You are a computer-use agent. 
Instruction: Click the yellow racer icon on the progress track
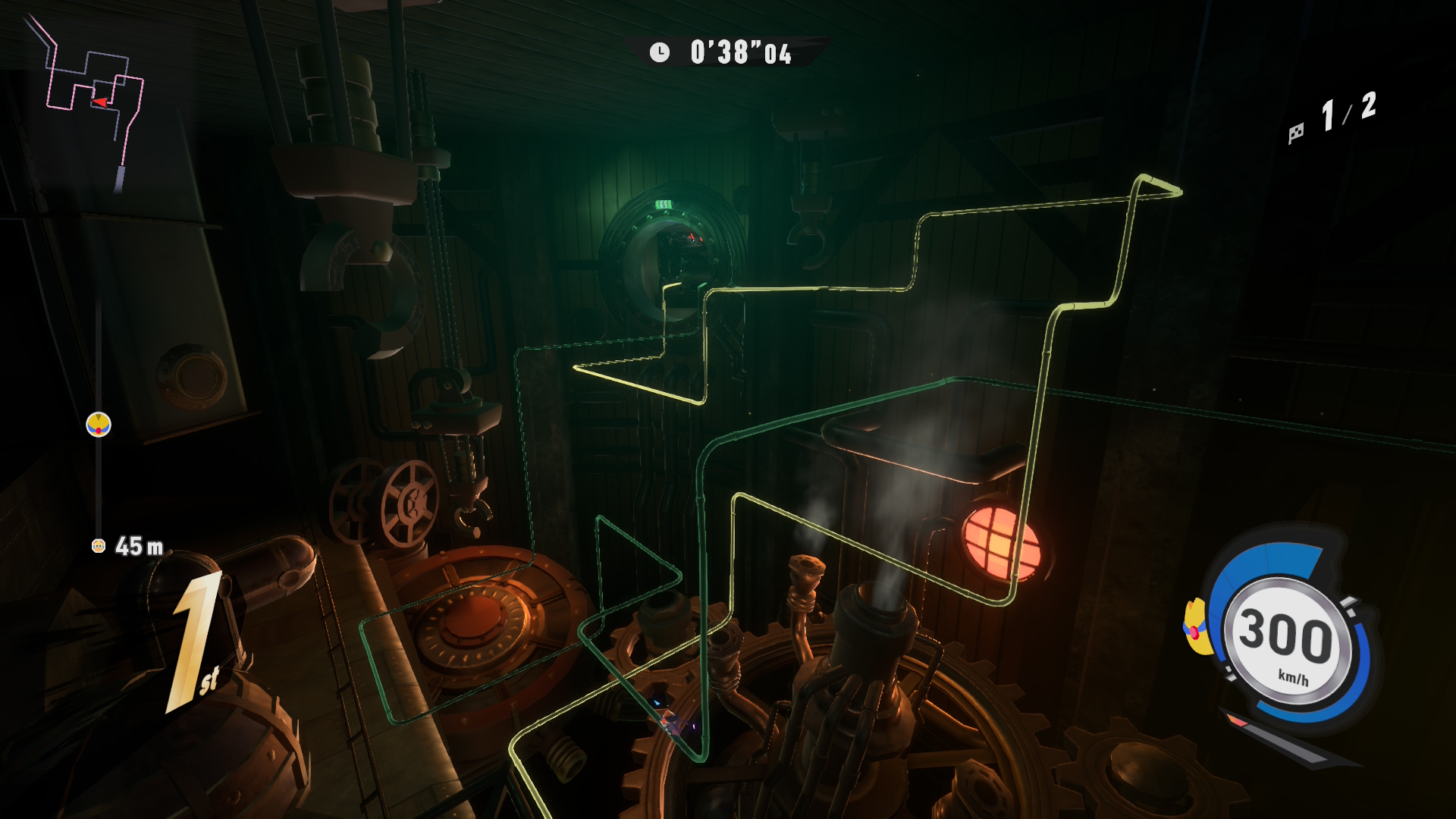pos(99,425)
